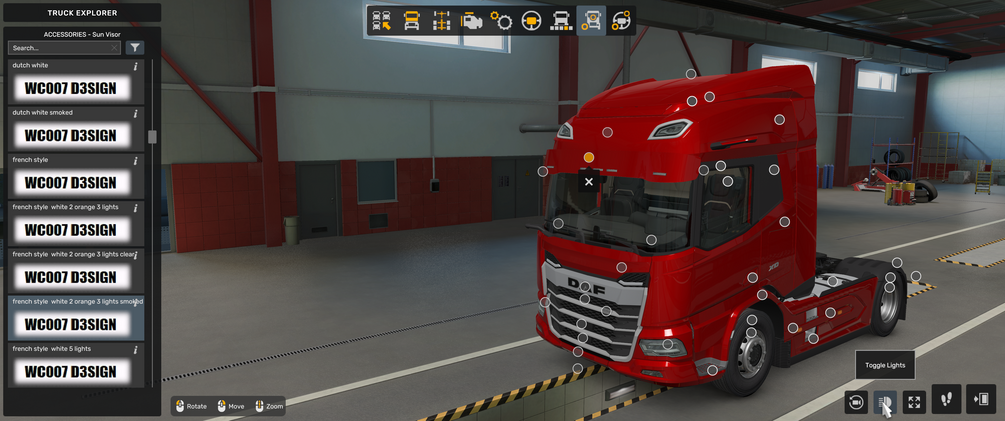
Task: Open the truck selection icon with arrow
Action: (381, 21)
